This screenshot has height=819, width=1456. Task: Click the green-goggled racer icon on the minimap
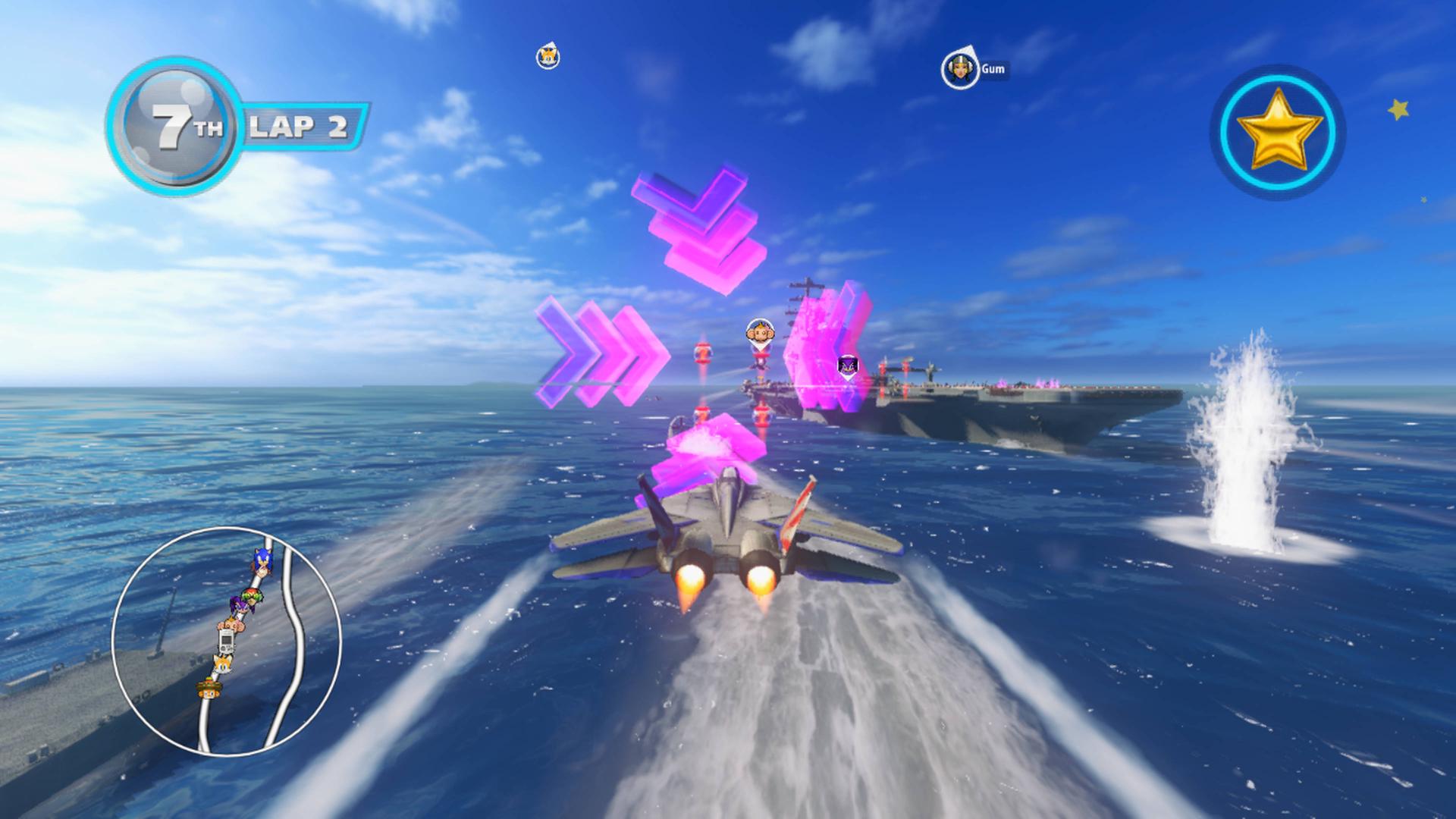click(251, 595)
